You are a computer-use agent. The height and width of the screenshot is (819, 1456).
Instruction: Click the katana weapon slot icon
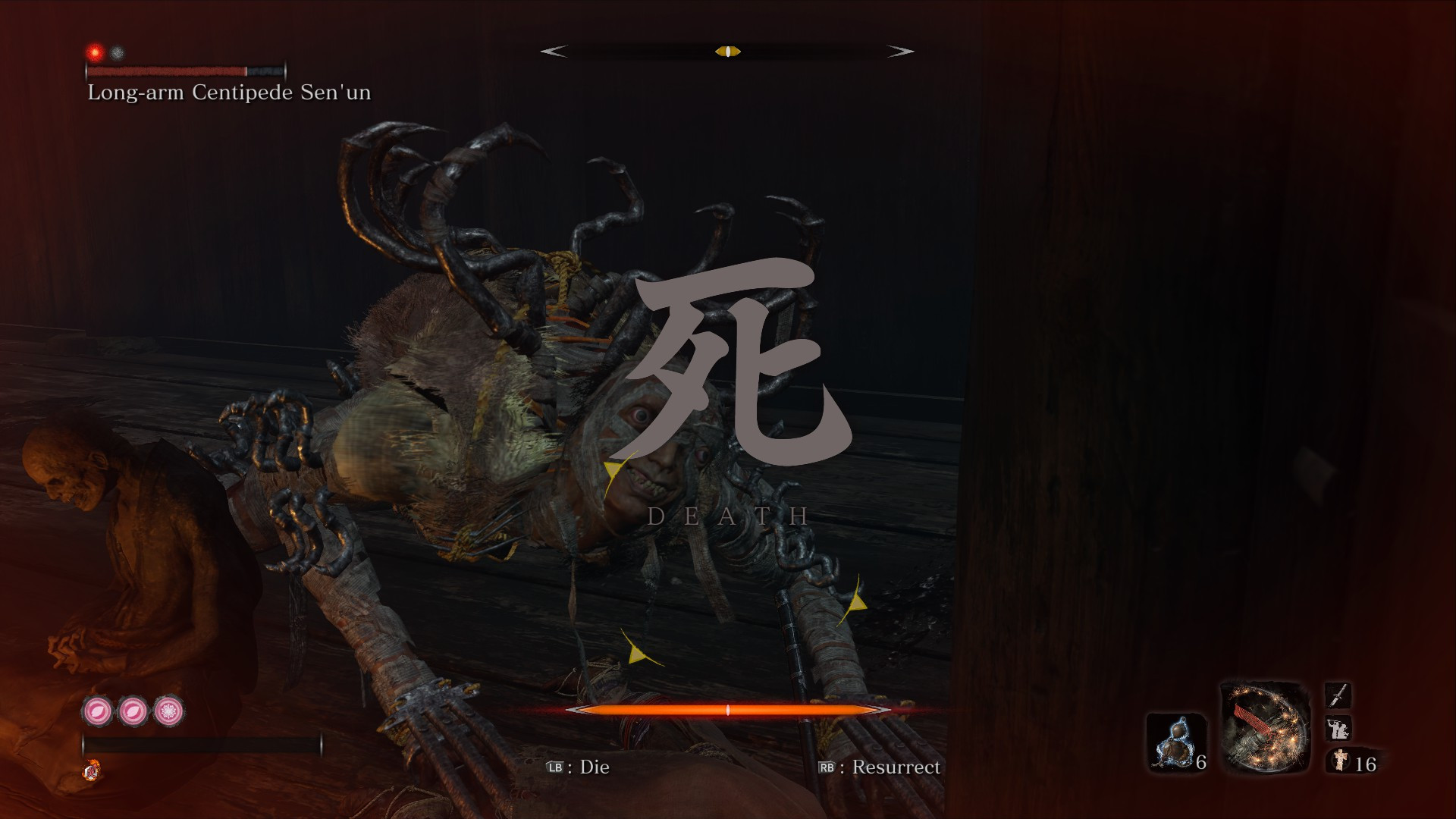tap(1338, 694)
